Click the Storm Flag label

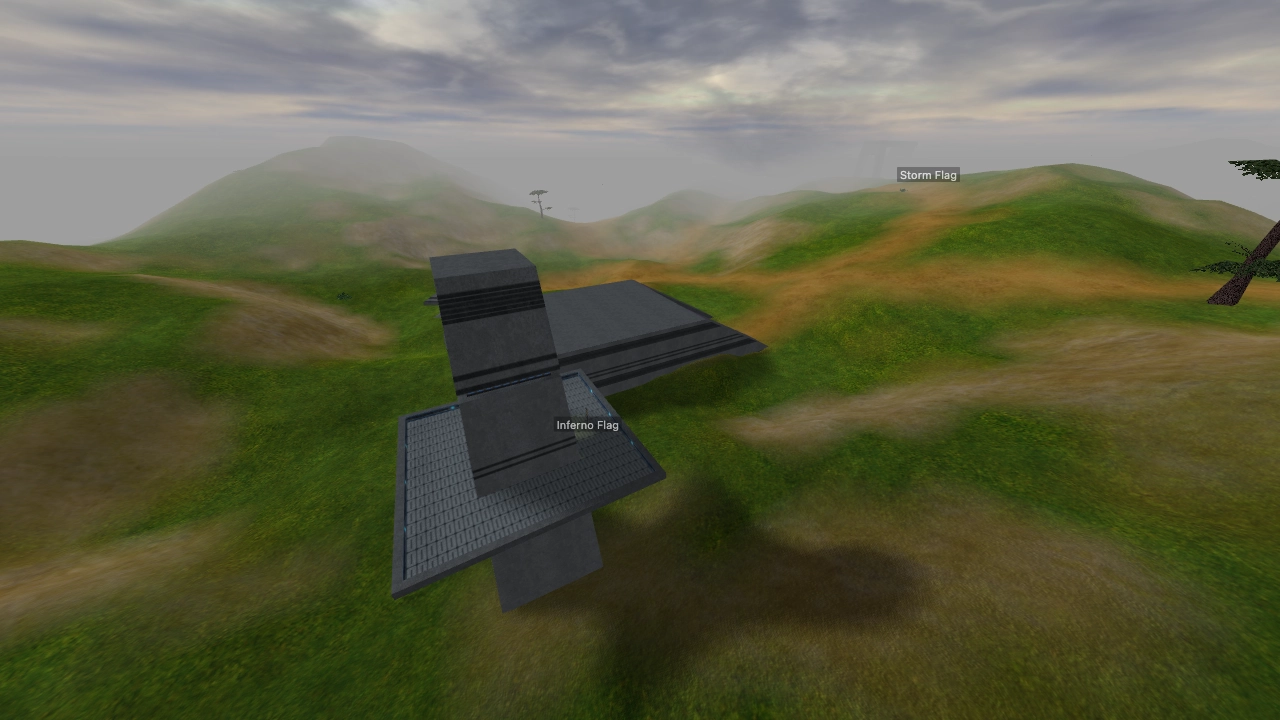(928, 174)
